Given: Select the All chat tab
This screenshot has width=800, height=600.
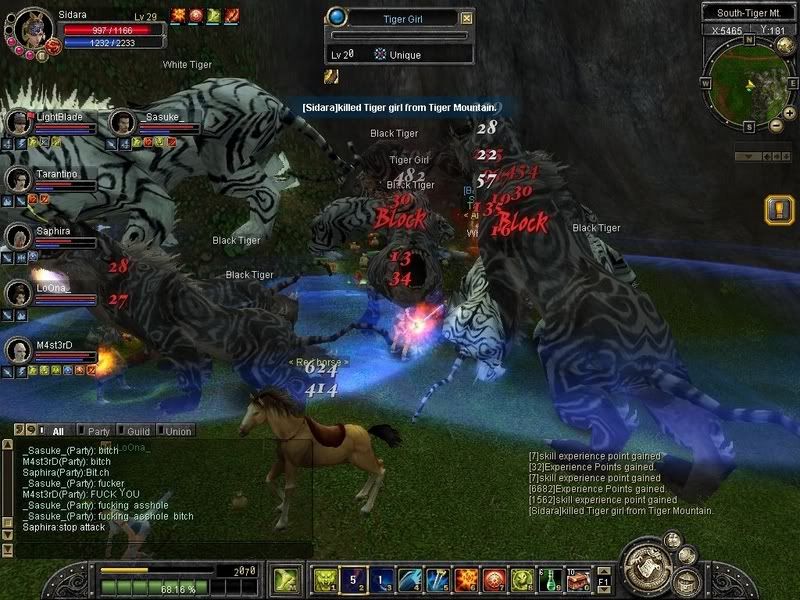Looking at the screenshot, I should 57,431.
